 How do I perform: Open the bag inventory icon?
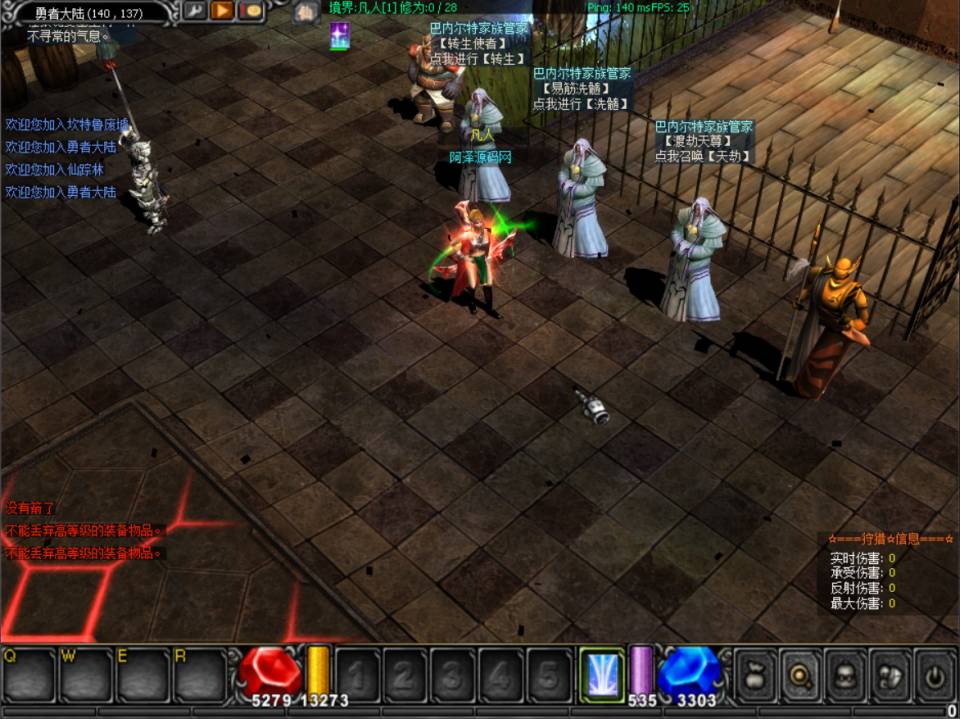click(755, 673)
